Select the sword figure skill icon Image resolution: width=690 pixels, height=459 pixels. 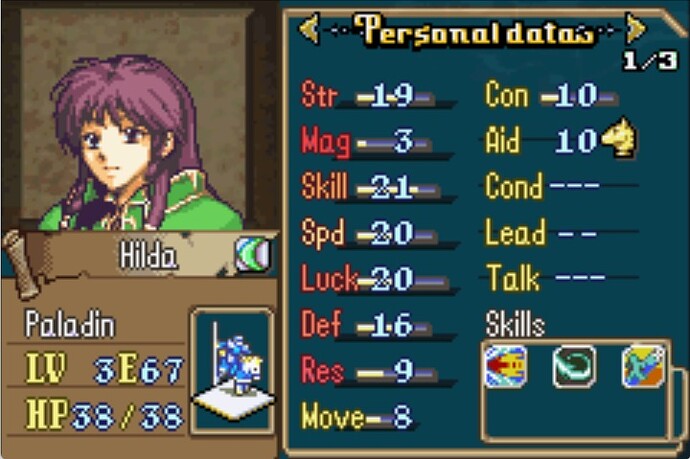pos(642,368)
